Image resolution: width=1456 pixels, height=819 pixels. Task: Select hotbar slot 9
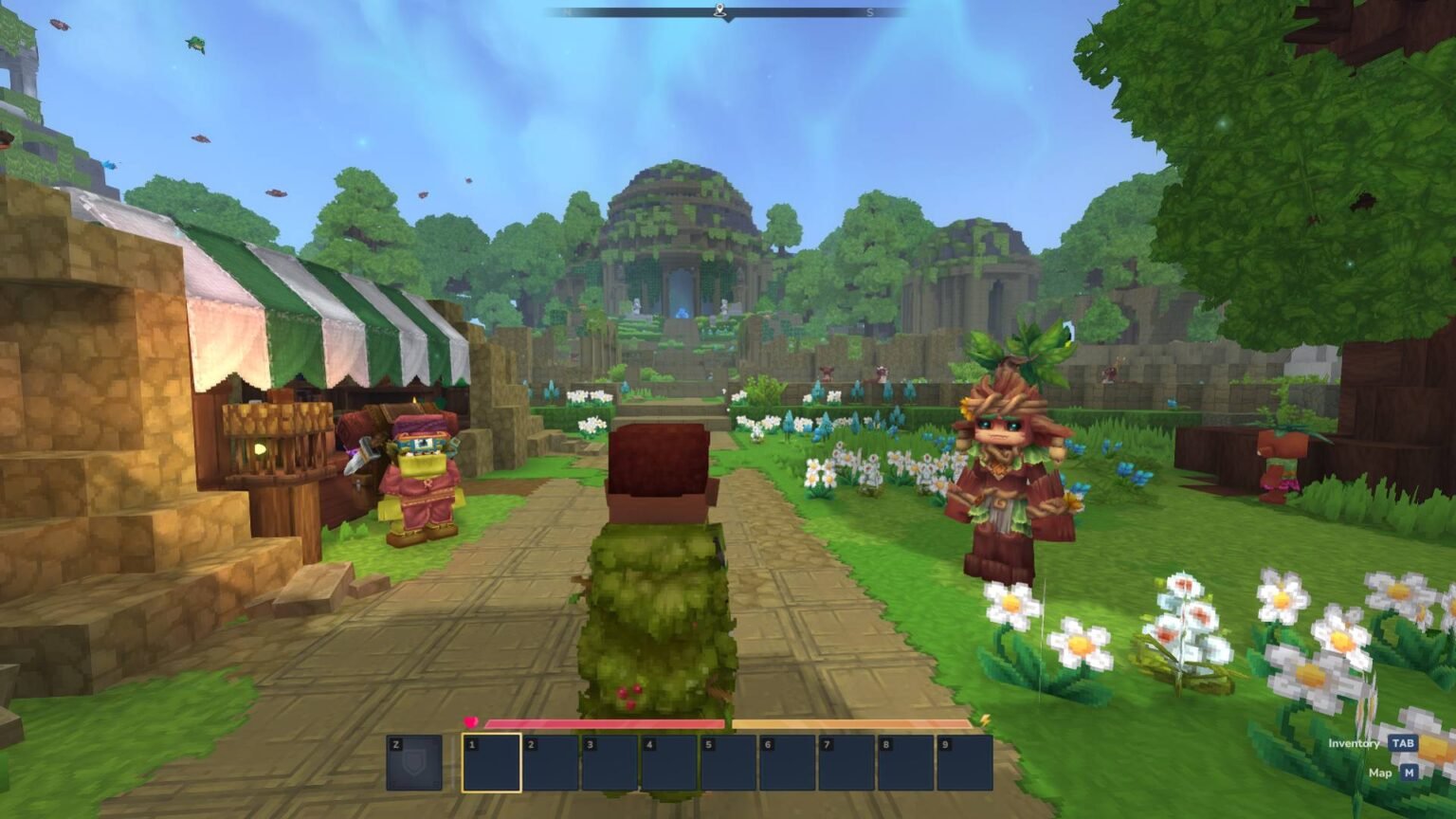tap(967, 763)
